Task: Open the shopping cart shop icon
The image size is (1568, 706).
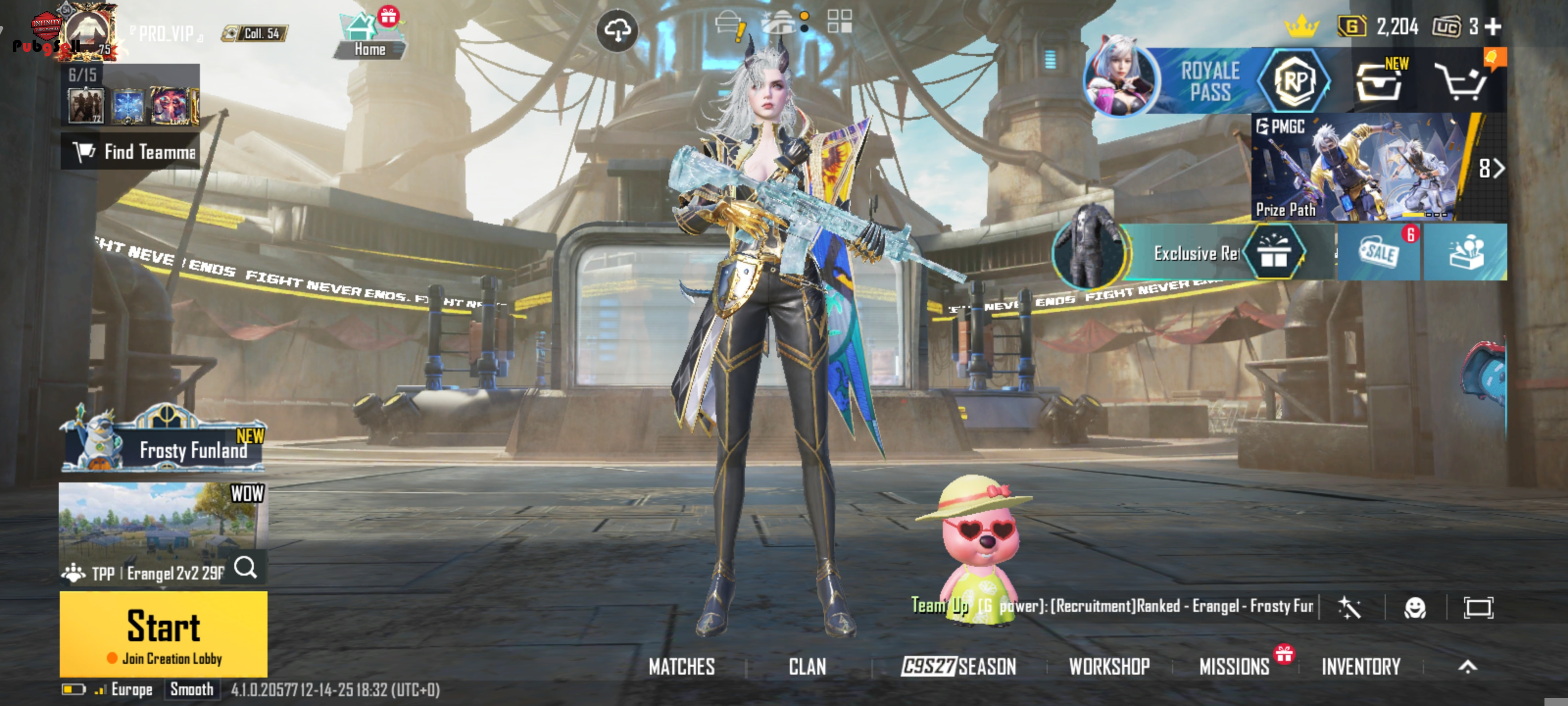Action: coord(1461,81)
